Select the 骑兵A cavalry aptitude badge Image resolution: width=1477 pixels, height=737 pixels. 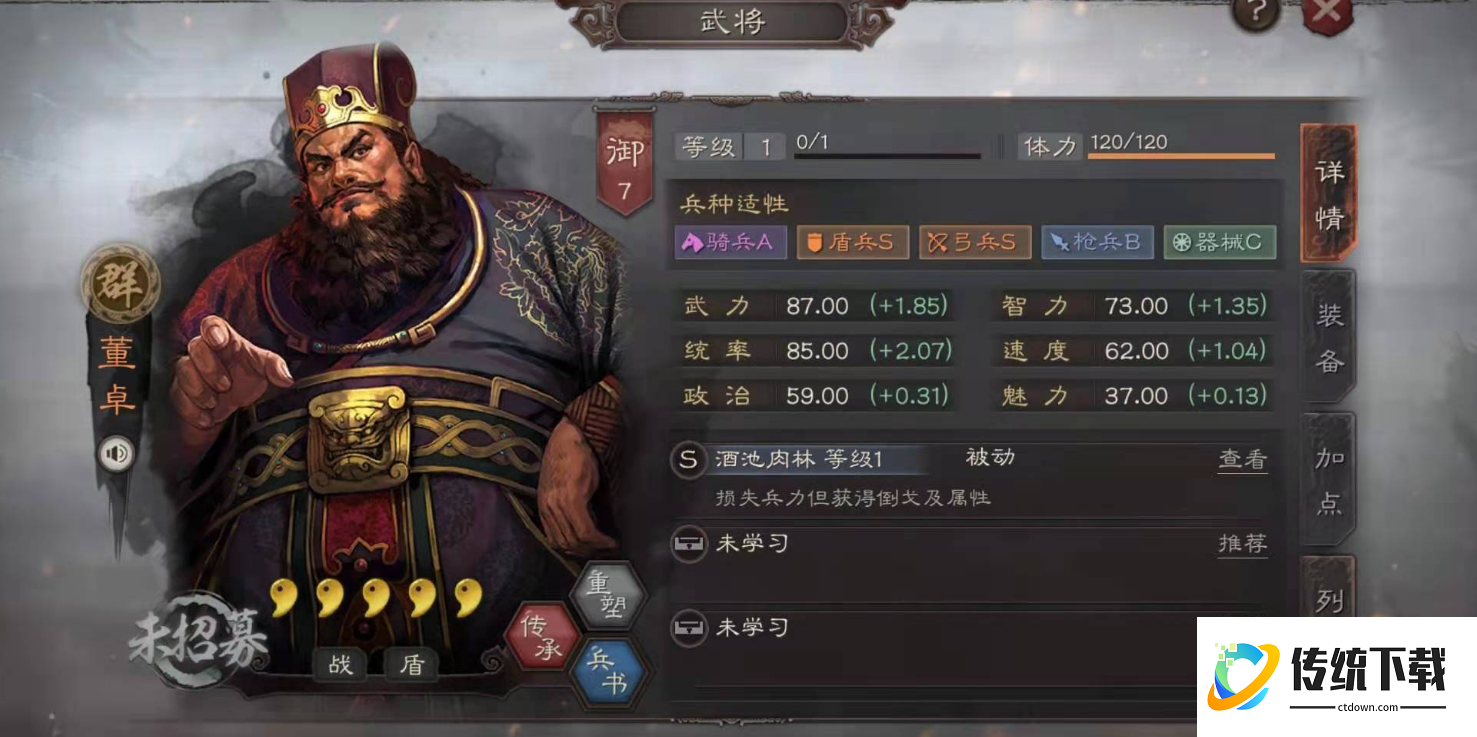(730, 242)
